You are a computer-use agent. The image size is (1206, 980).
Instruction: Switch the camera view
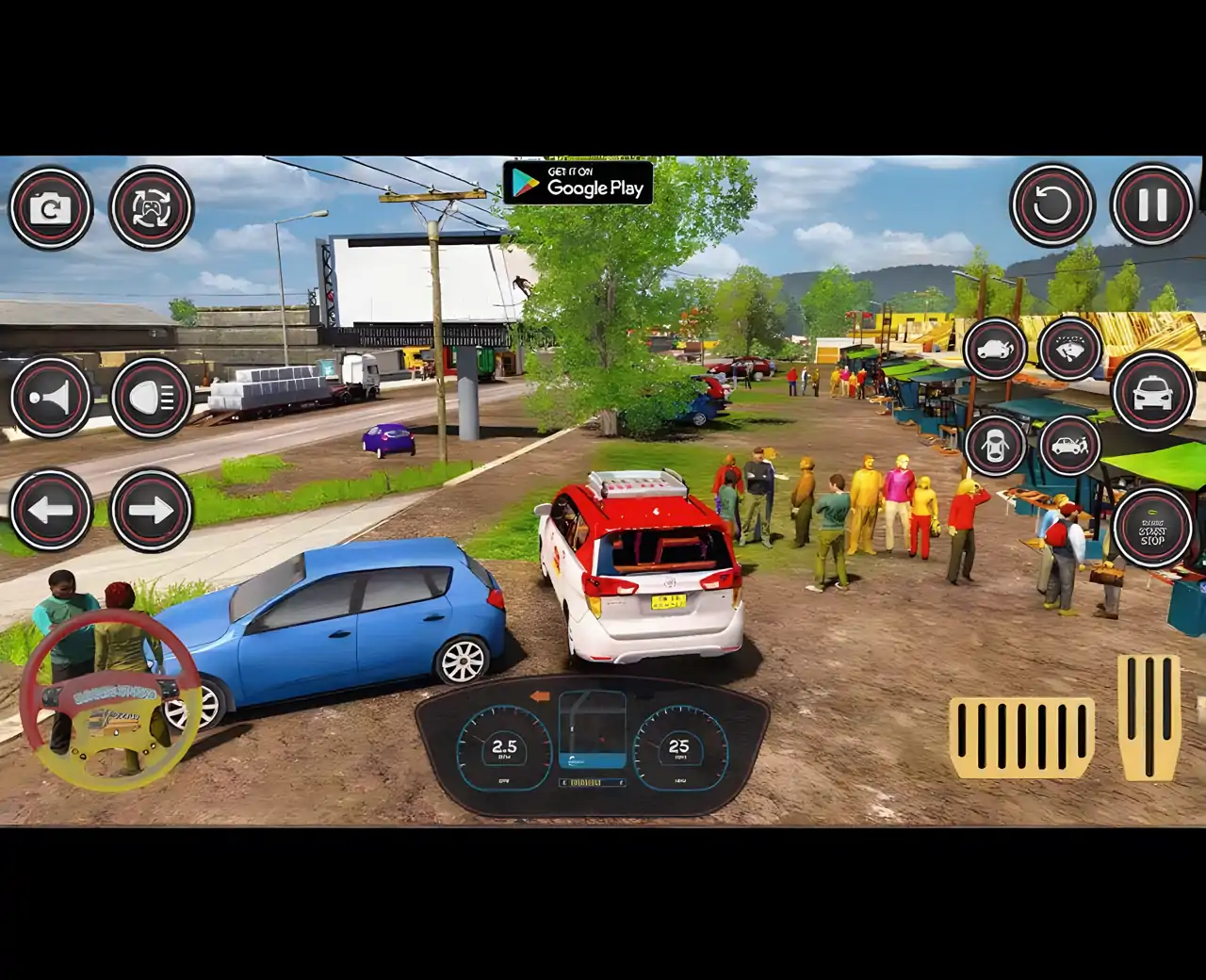[51, 208]
